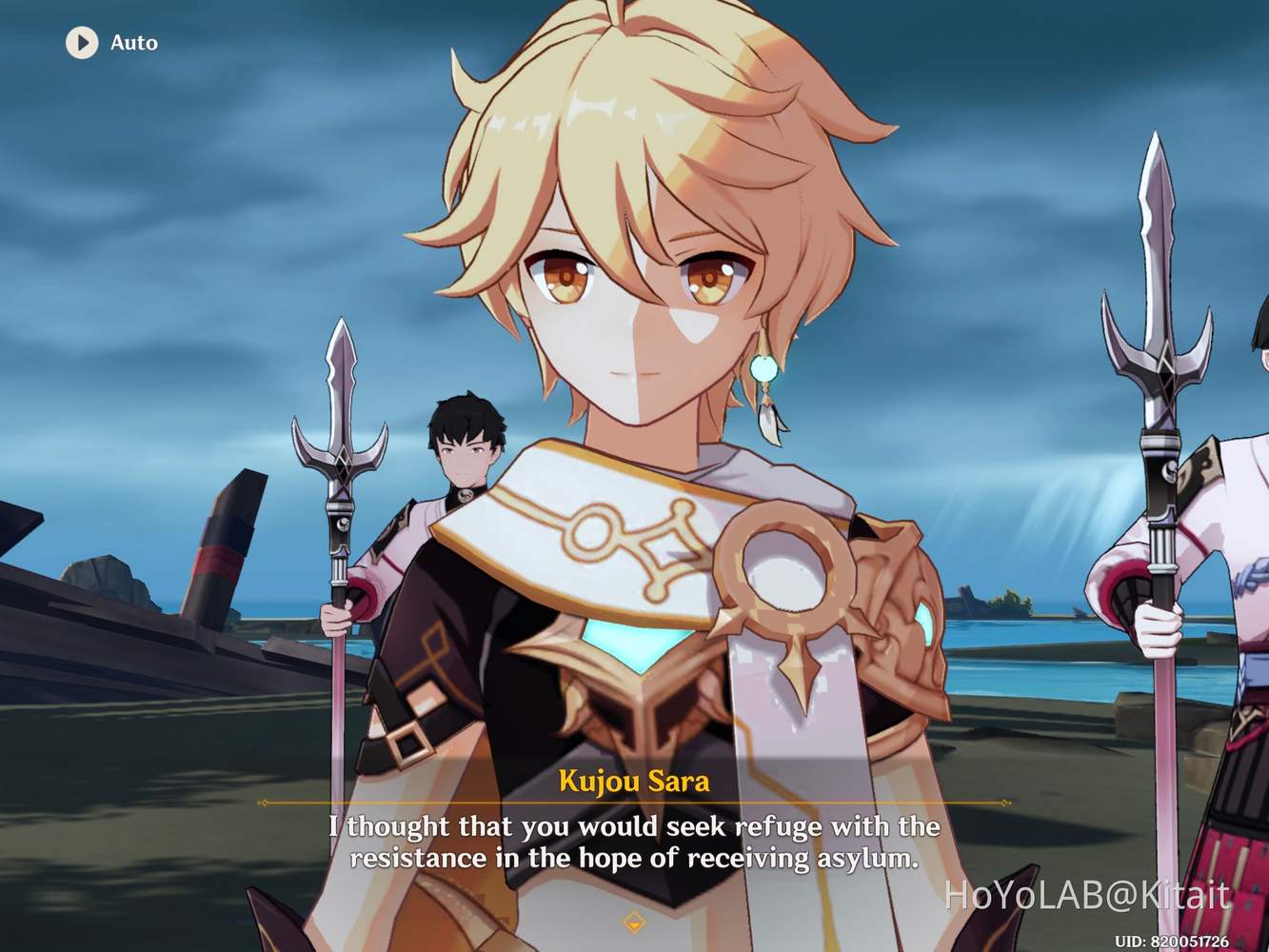The height and width of the screenshot is (952, 1269).
Task: Select the Kujou Sara speaker name label
Action: (x=634, y=783)
